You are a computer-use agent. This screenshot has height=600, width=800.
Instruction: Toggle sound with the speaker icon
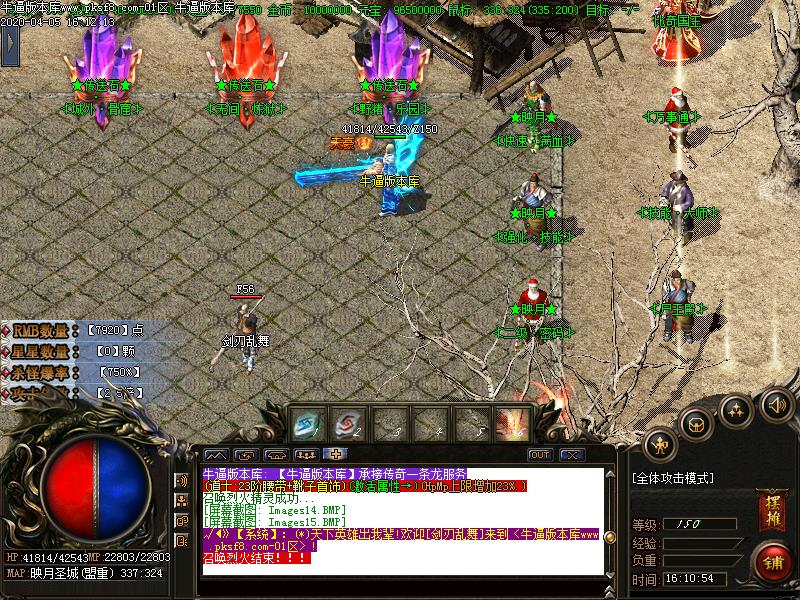click(775, 404)
